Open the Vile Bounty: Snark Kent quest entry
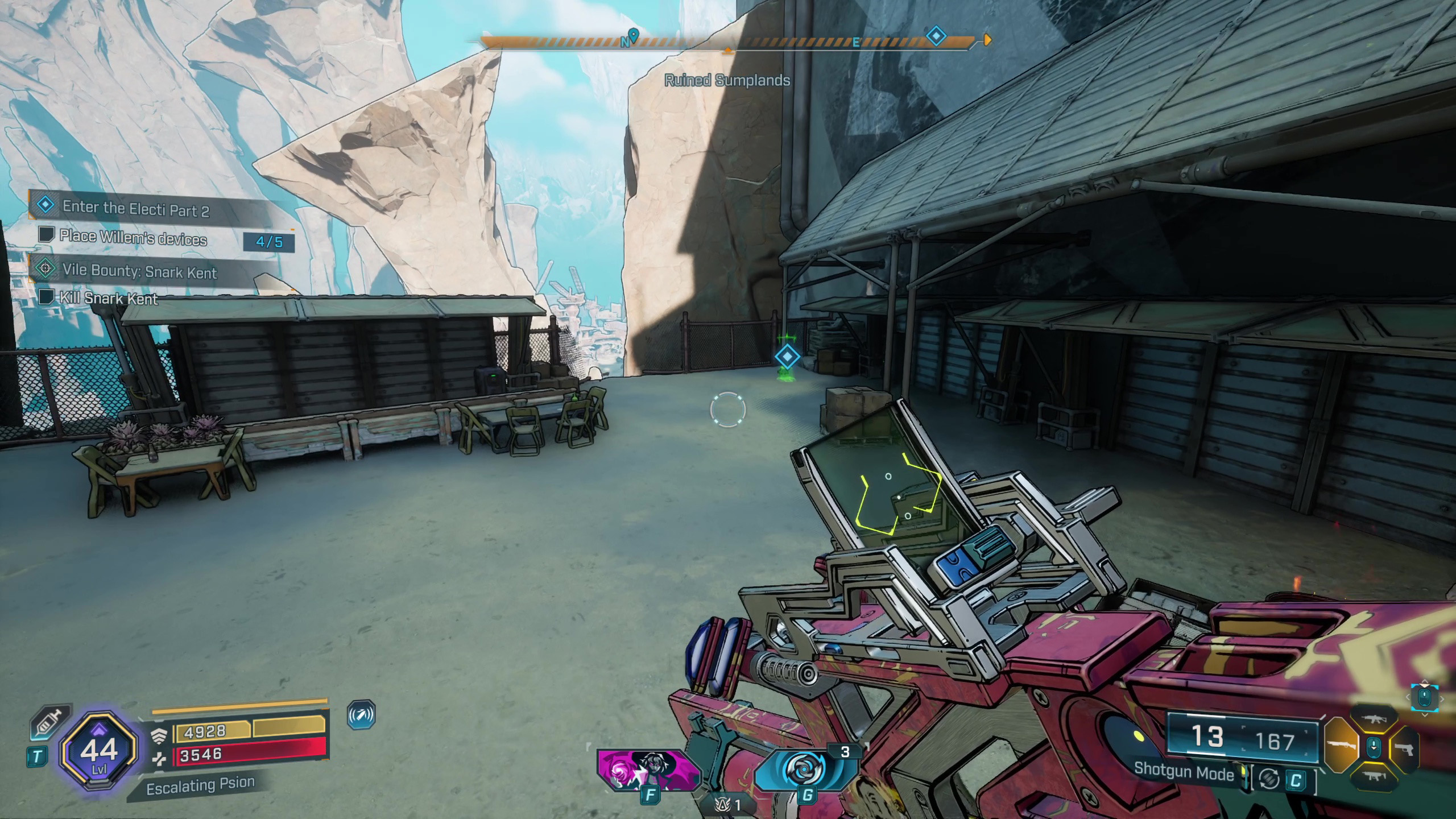Image resolution: width=1456 pixels, height=819 pixels. click(139, 271)
